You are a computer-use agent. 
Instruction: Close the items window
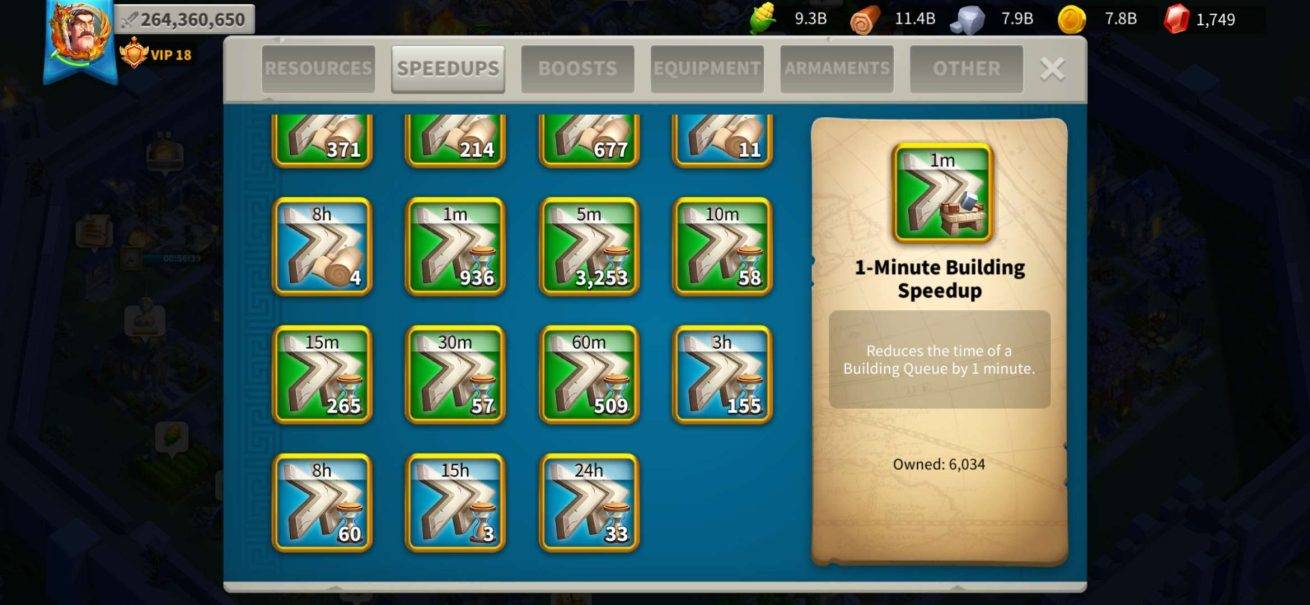click(x=1052, y=68)
